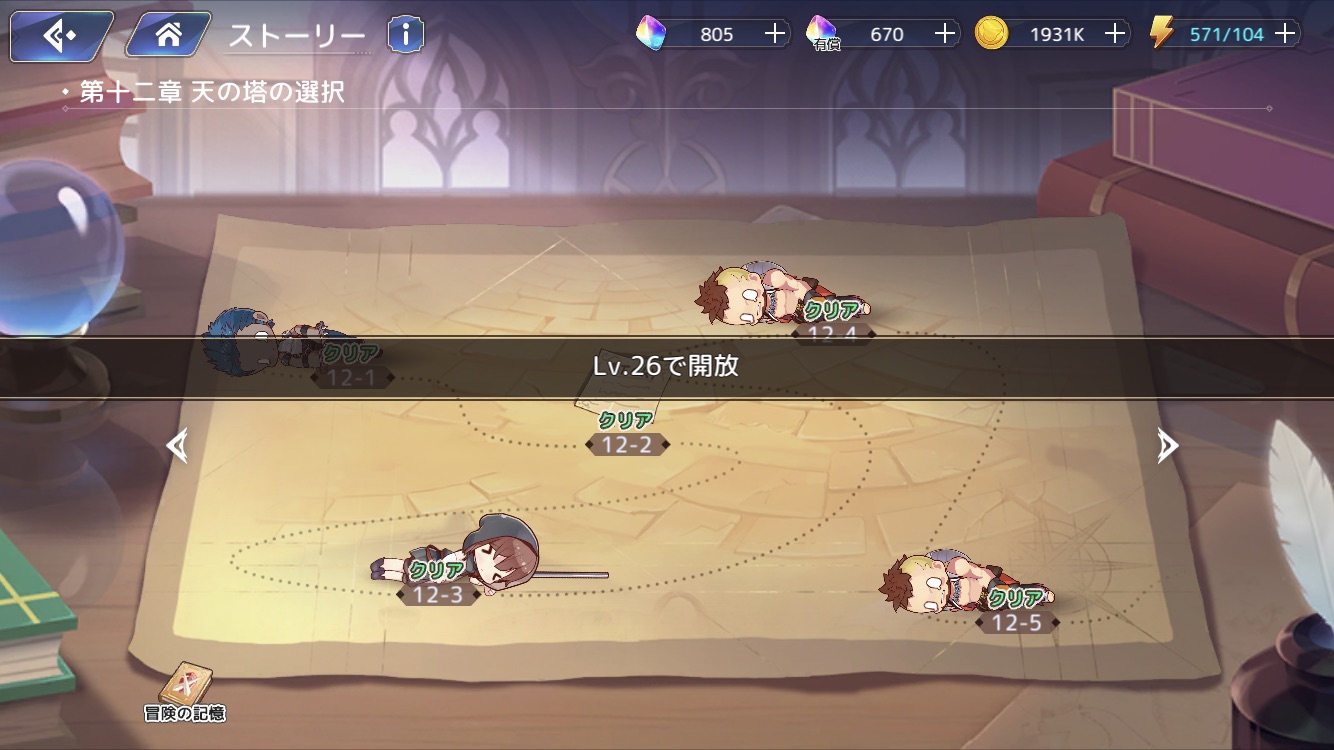The width and height of the screenshot is (1334, 750).
Task: Go back using the arrow button
Action: click(x=61, y=36)
